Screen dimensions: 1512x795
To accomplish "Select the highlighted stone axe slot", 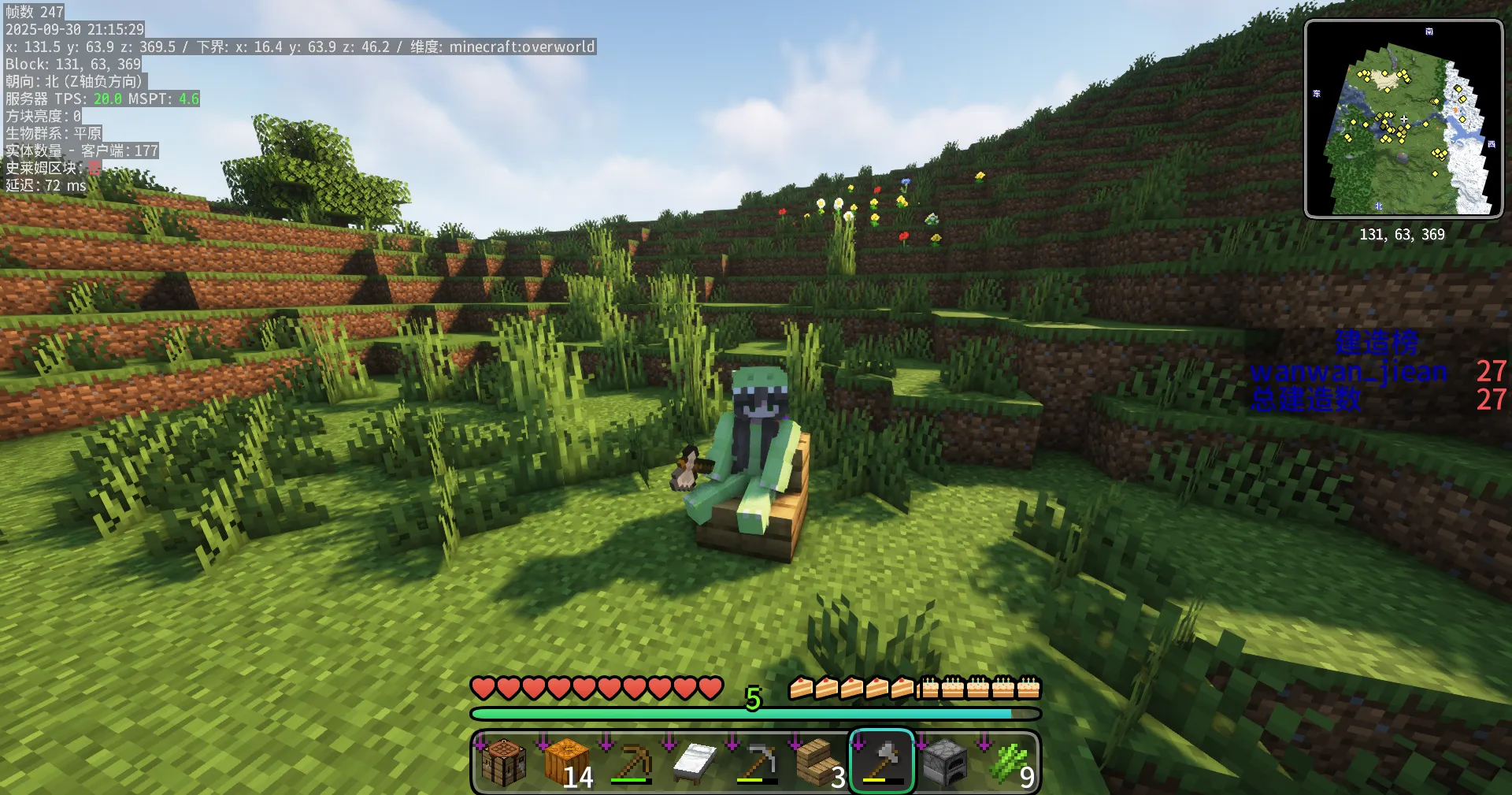I will click(x=882, y=762).
